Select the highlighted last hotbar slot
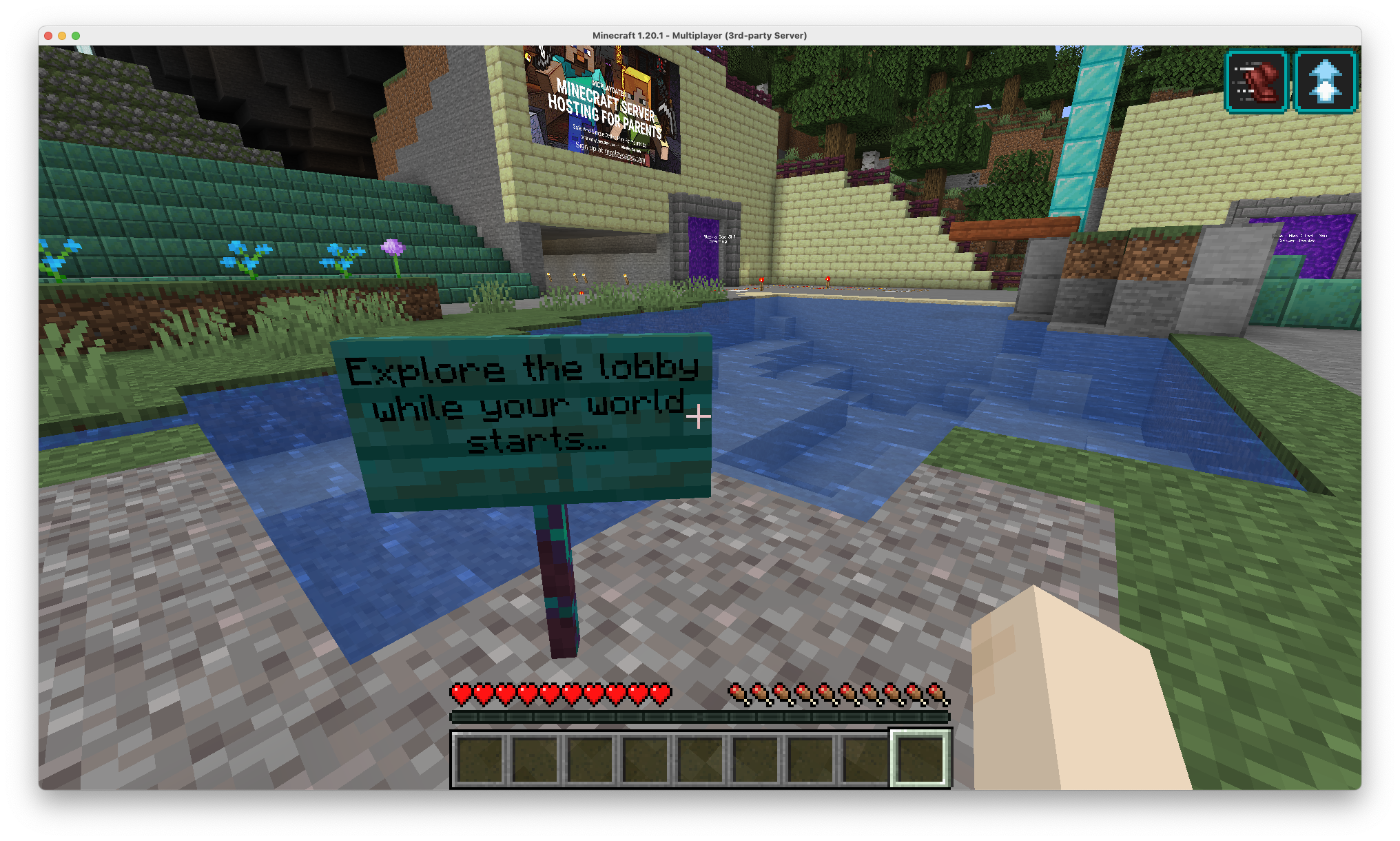The image size is (1400, 841). coord(920,758)
